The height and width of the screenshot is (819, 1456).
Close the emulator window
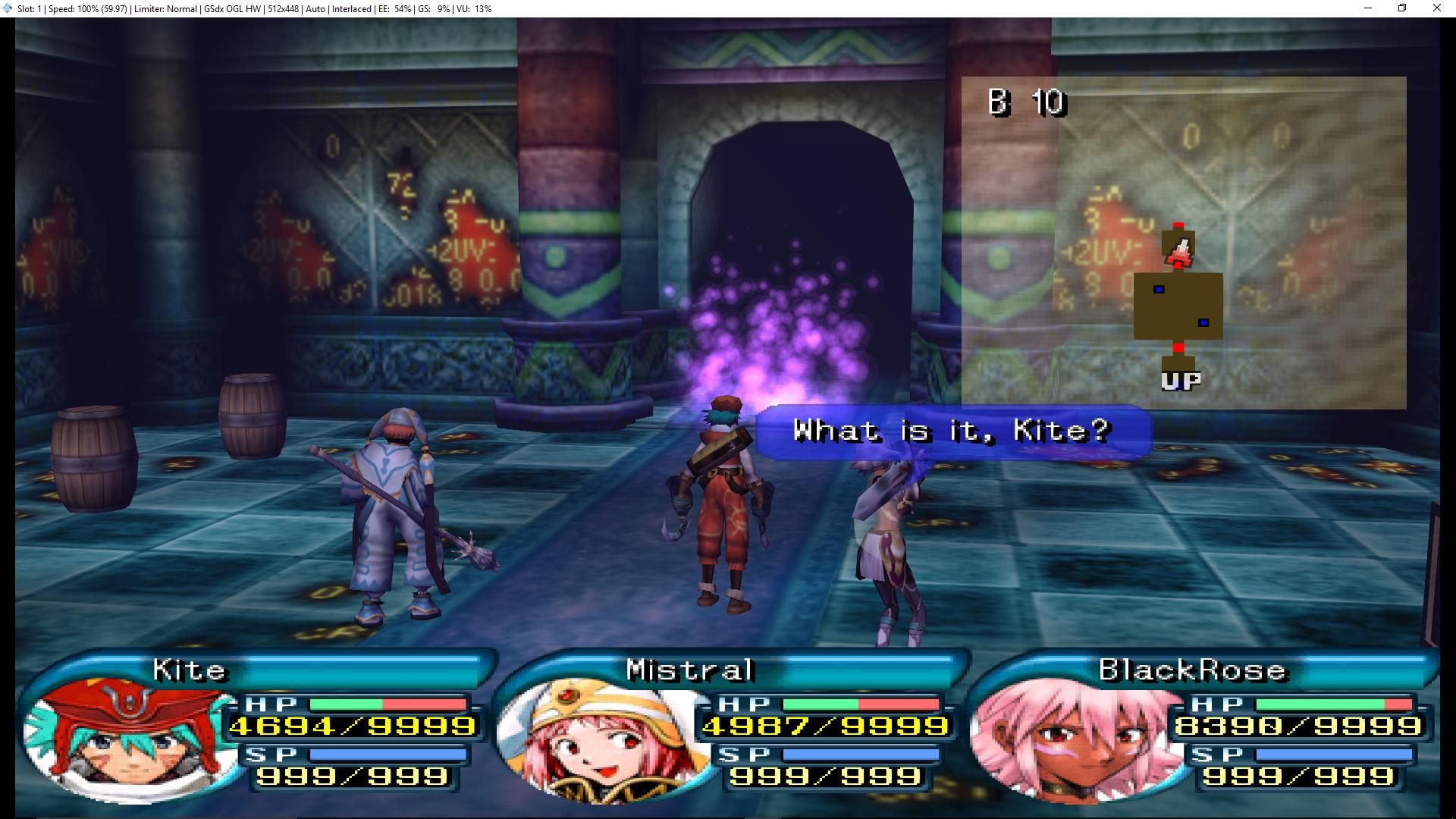(1436, 8)
